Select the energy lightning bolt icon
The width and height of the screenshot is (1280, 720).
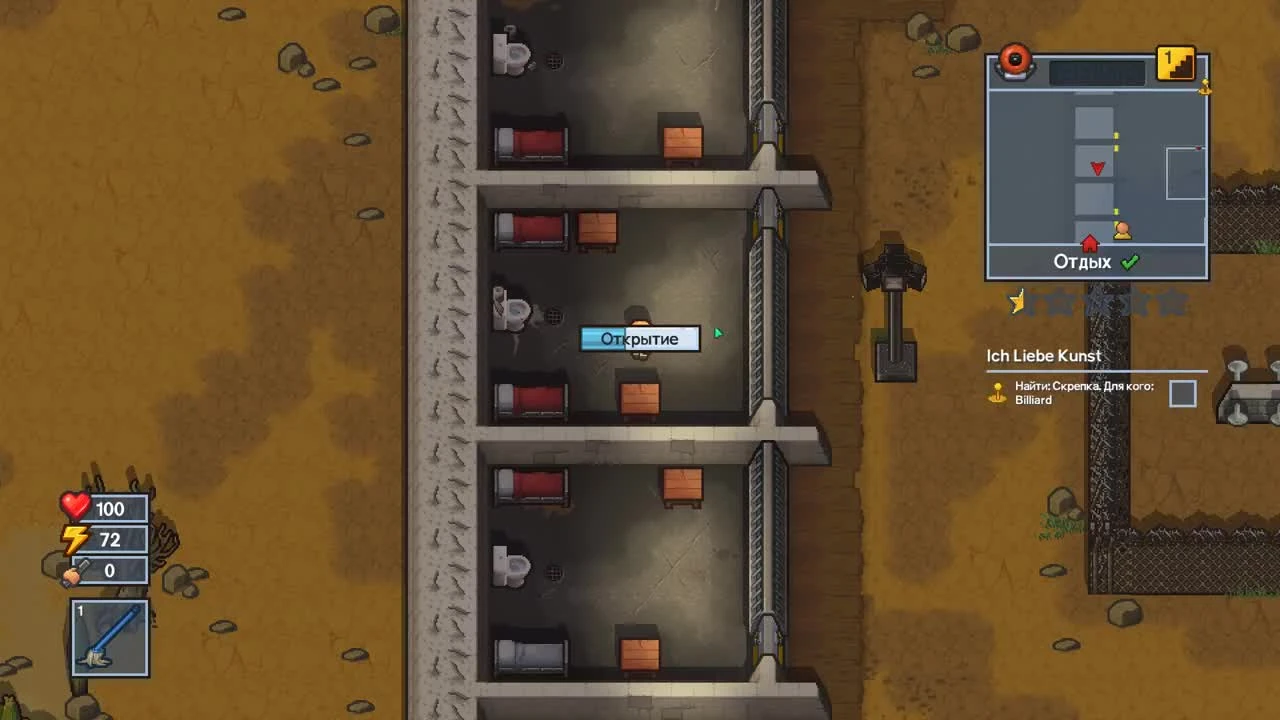(x=75, y=539)
